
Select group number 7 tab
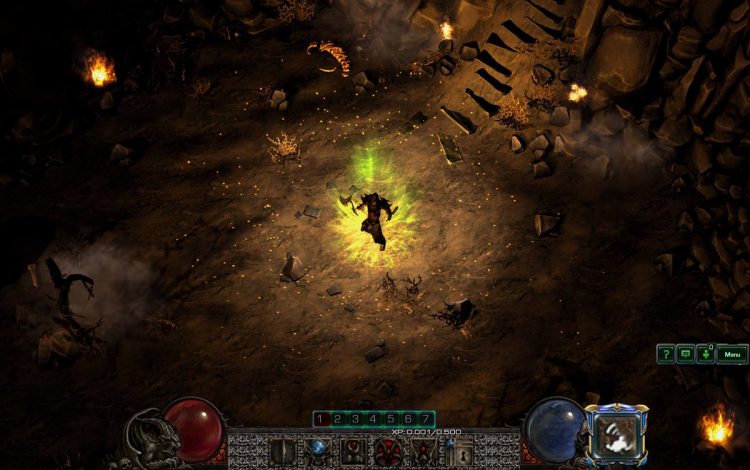426,418
